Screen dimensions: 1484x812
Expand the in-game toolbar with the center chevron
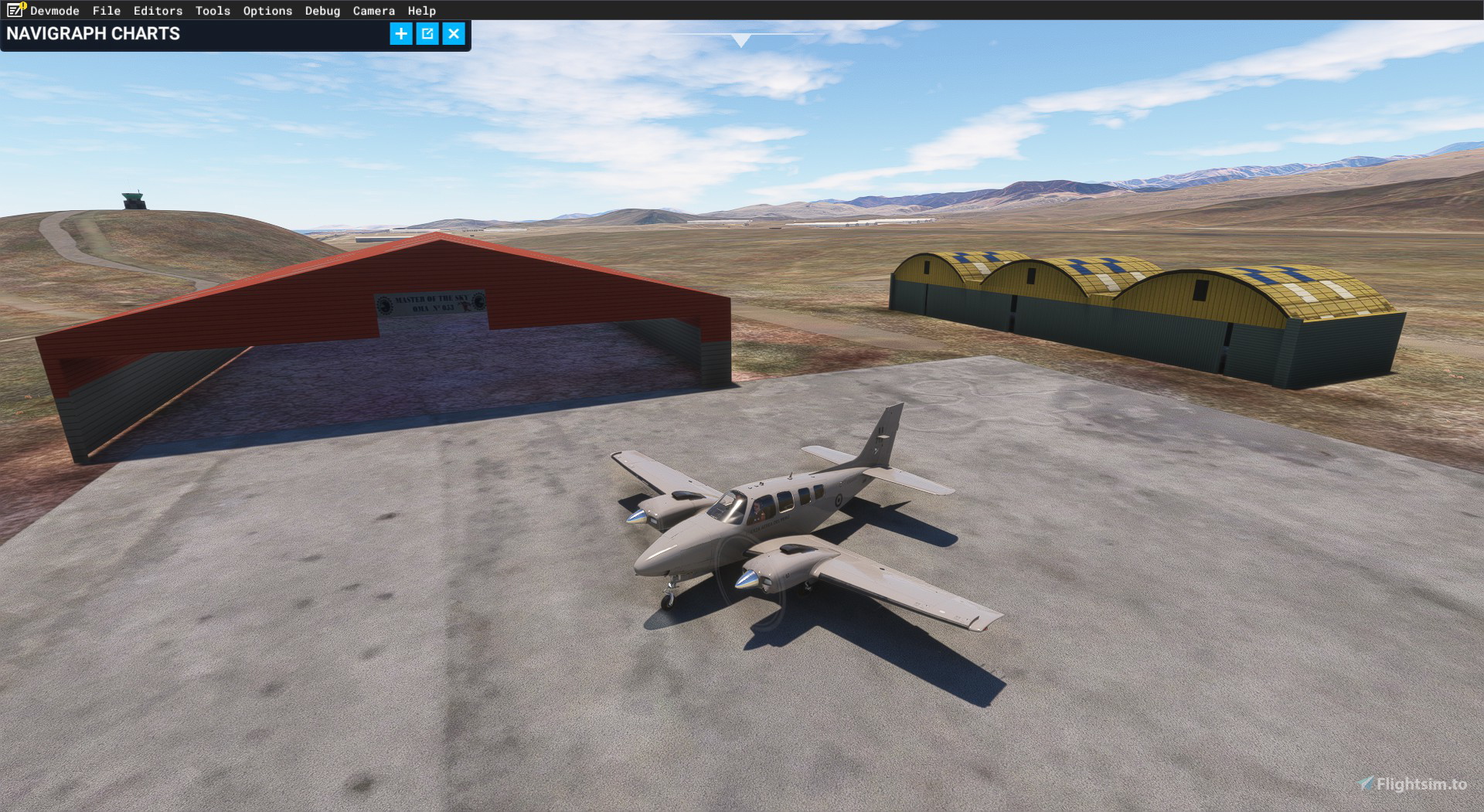tap(741, 37)
